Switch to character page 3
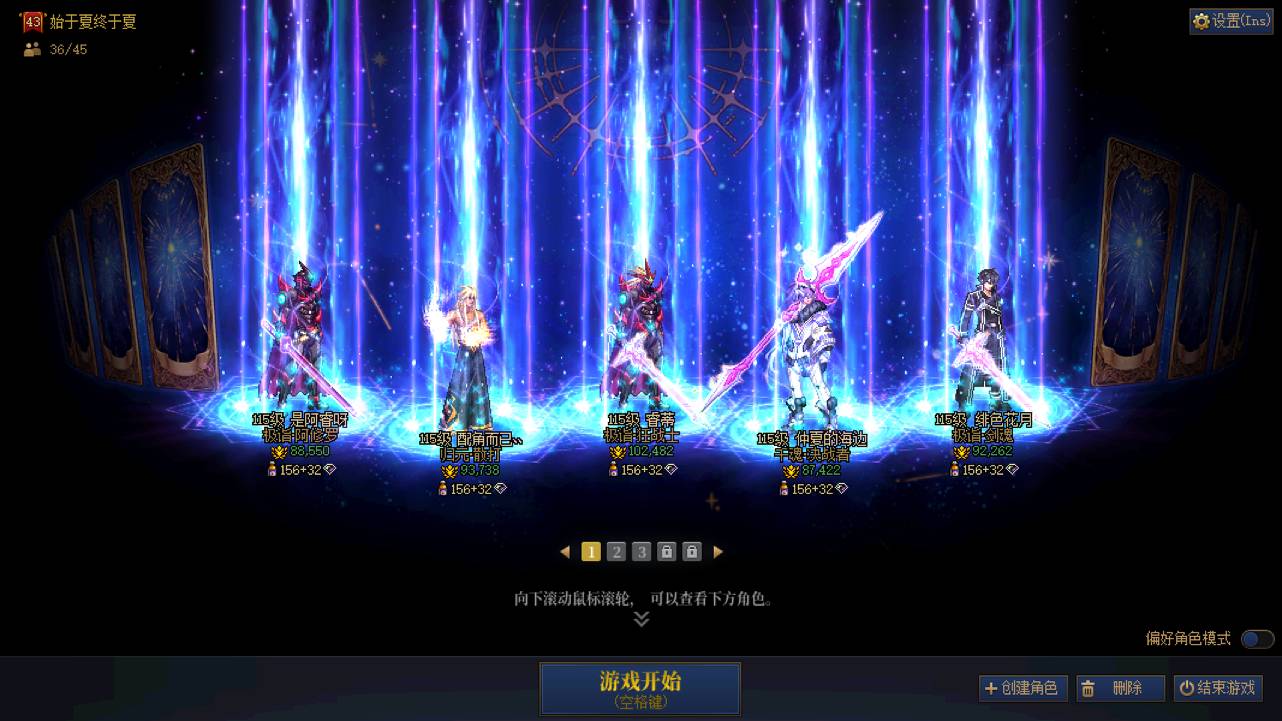Image resolution: width=1282 pixels, height=721 pixels. (641, 551)
